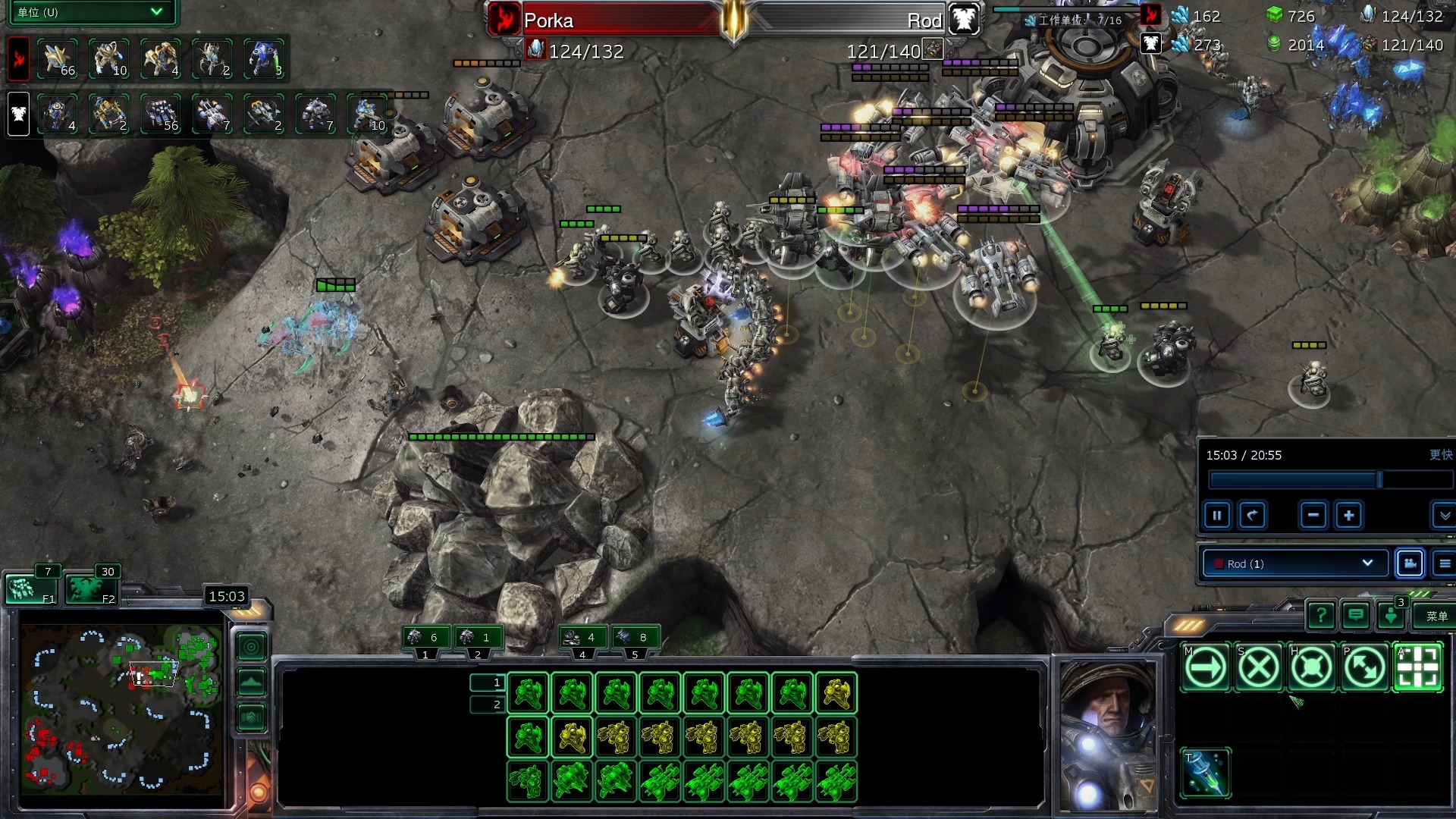Choose the Hold Position command

tap(1311, 668)
